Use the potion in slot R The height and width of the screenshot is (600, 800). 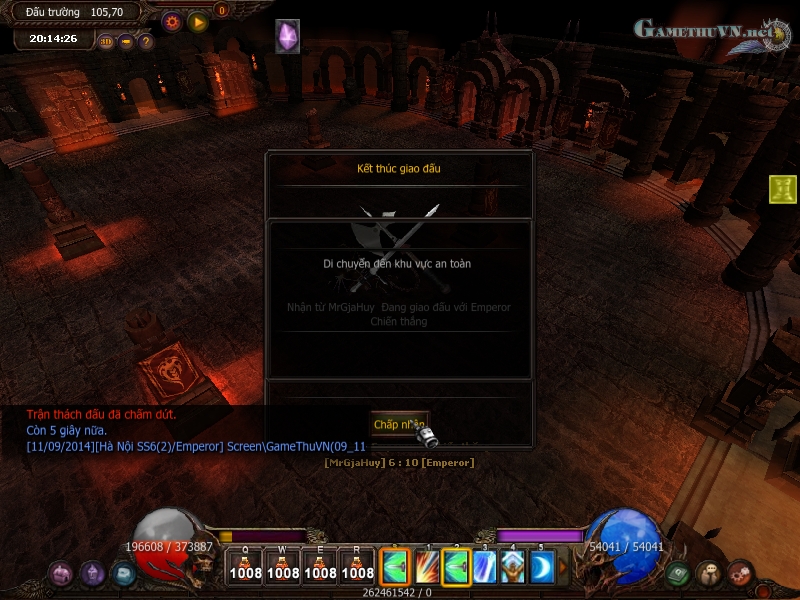pyautogui.click(x=357, y=566)
